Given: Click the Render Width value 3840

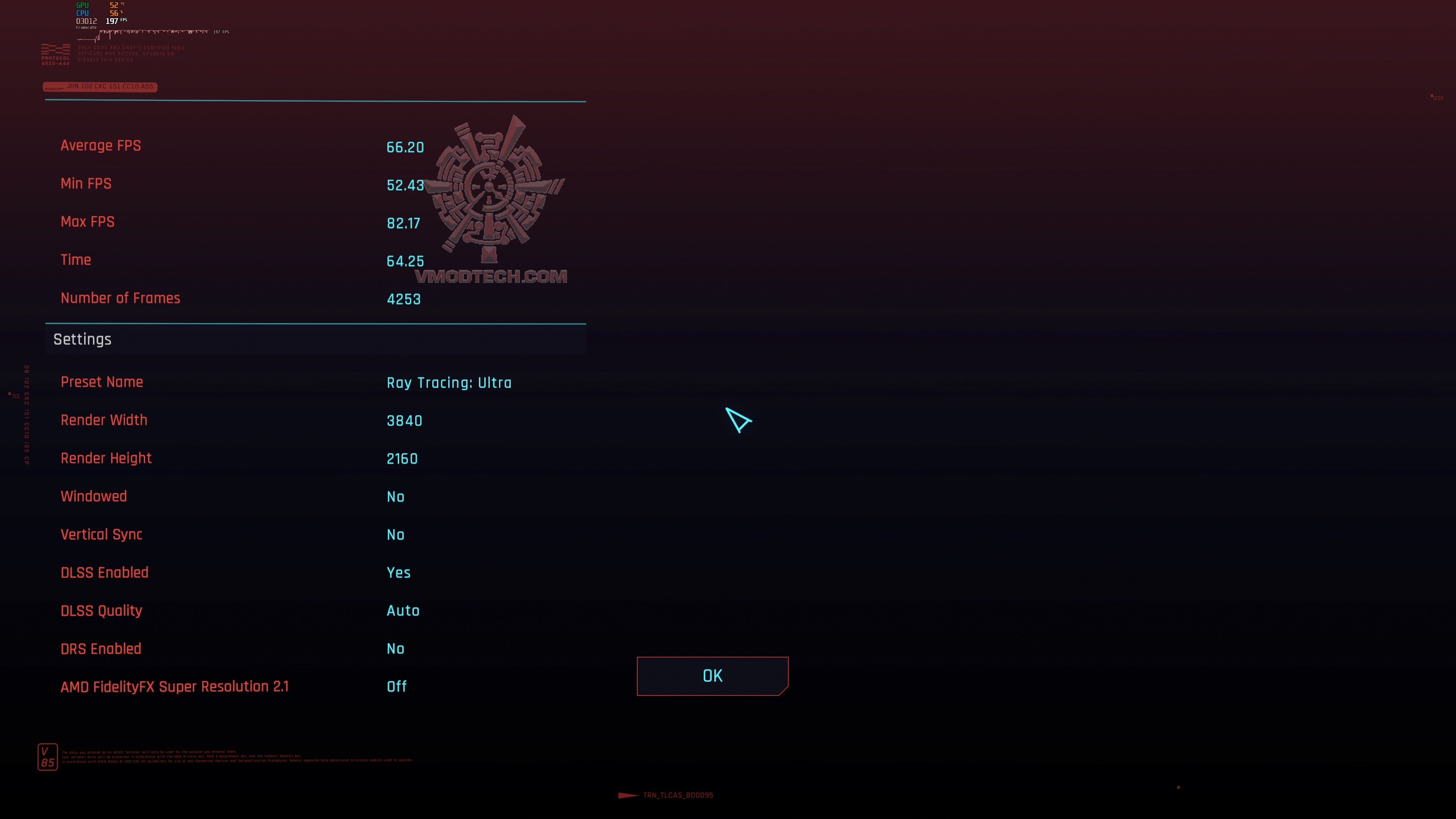Looking at the screenshot, I should (x=404, y=420).
